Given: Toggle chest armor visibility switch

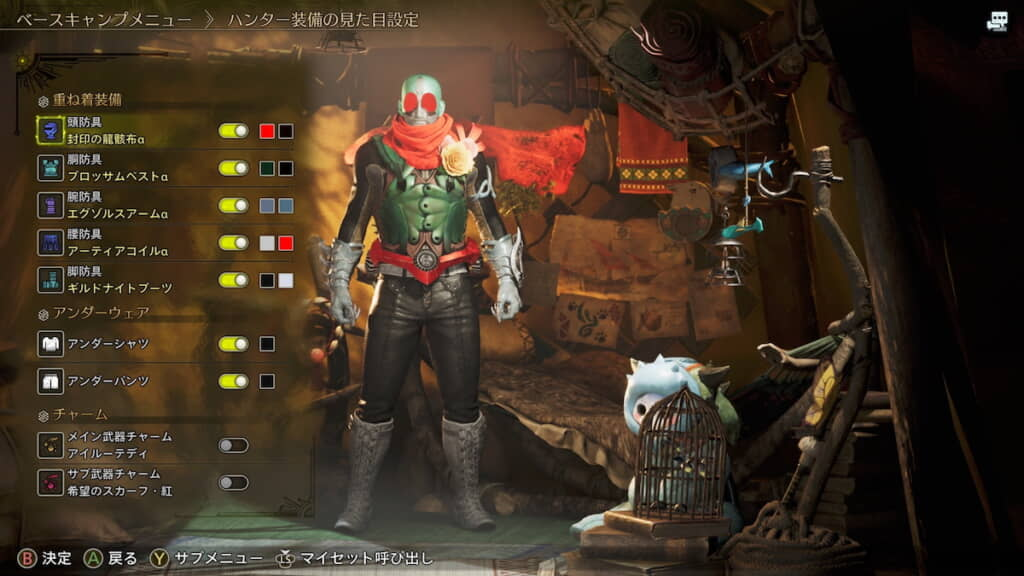Looking at the screenshot, I should point(234,168).
